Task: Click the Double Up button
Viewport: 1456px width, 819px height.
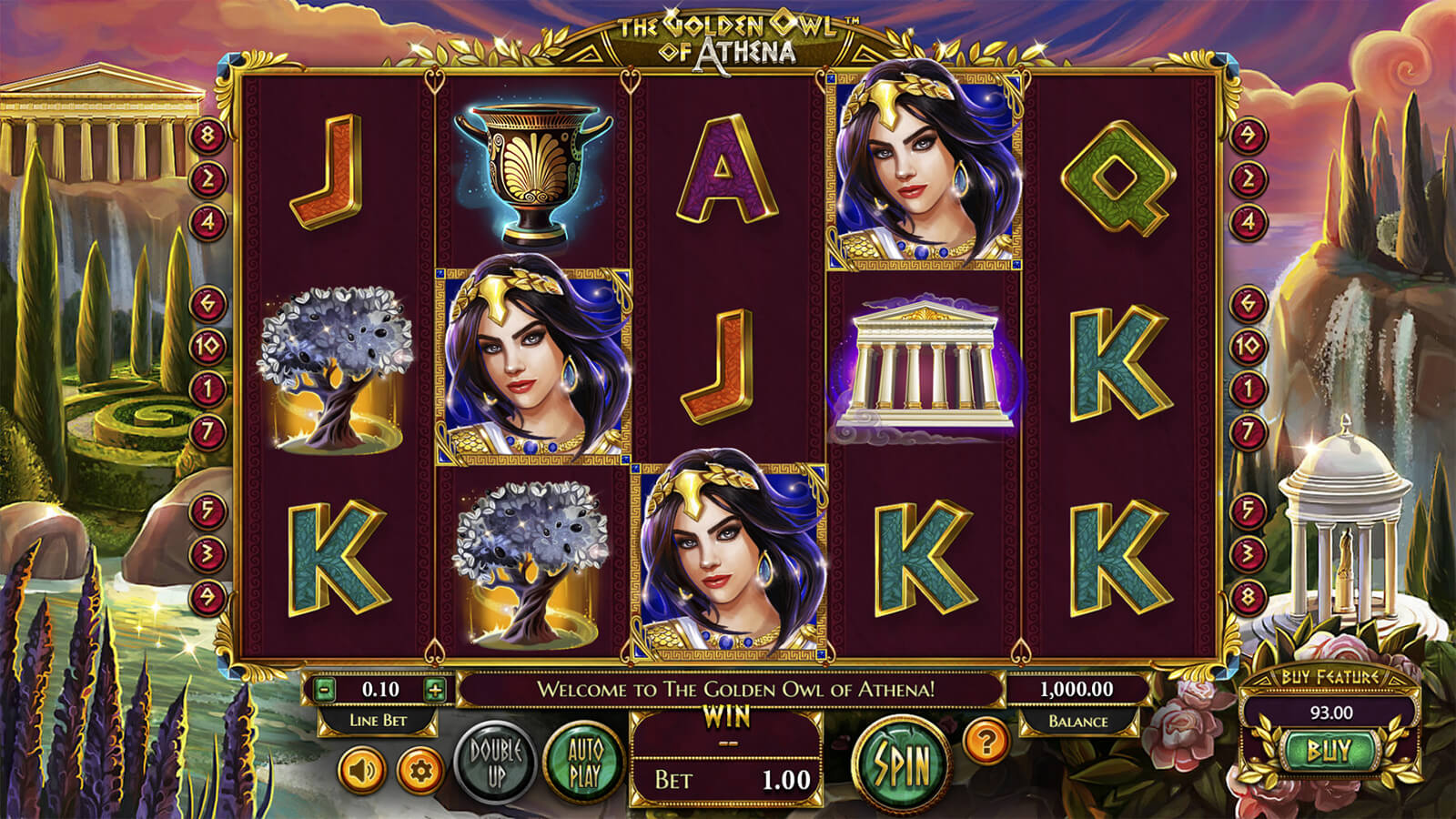Action: 496,763
